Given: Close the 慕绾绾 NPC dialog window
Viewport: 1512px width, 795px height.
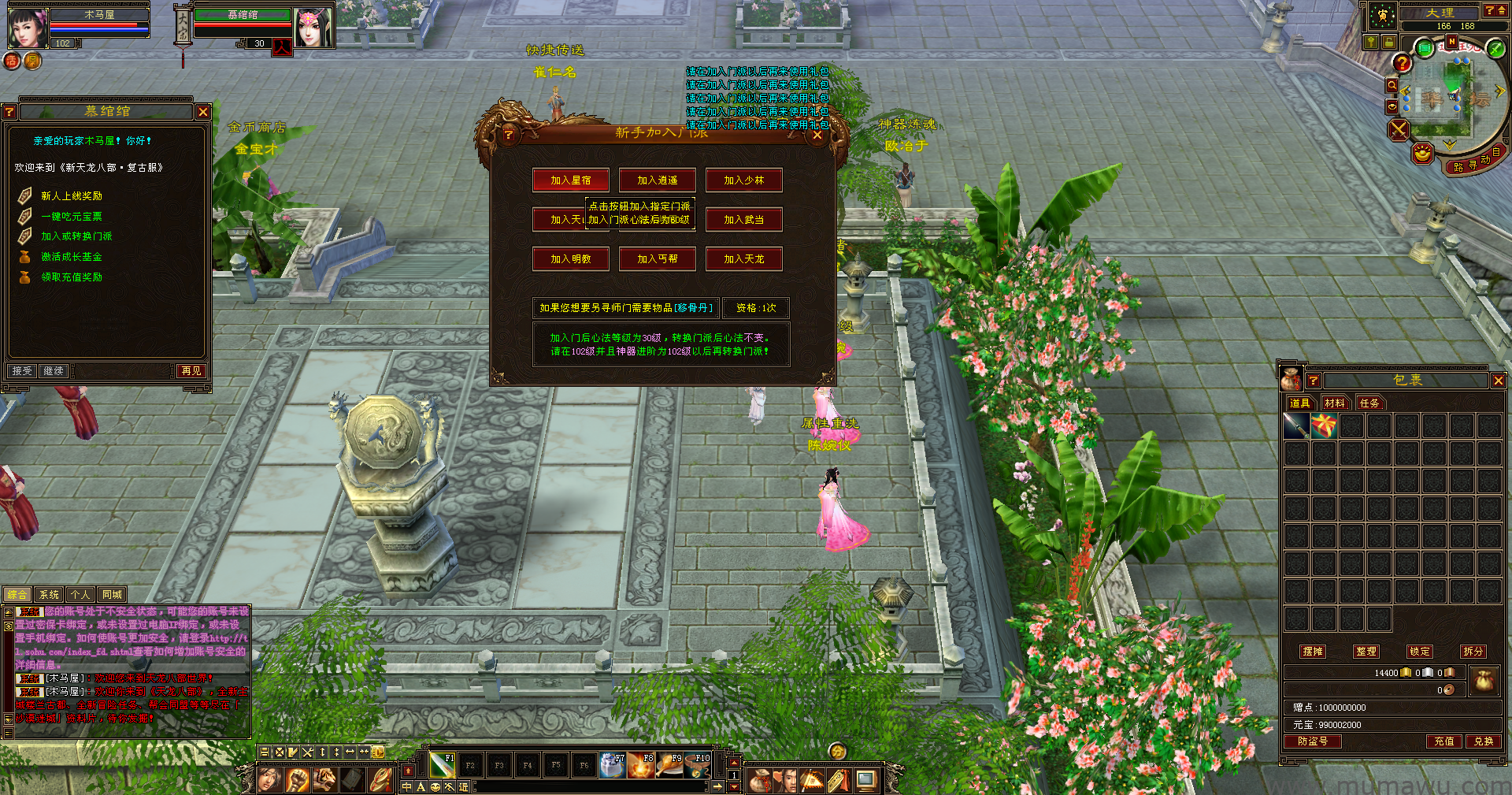Looking at the screenshot, I should 203,112.
